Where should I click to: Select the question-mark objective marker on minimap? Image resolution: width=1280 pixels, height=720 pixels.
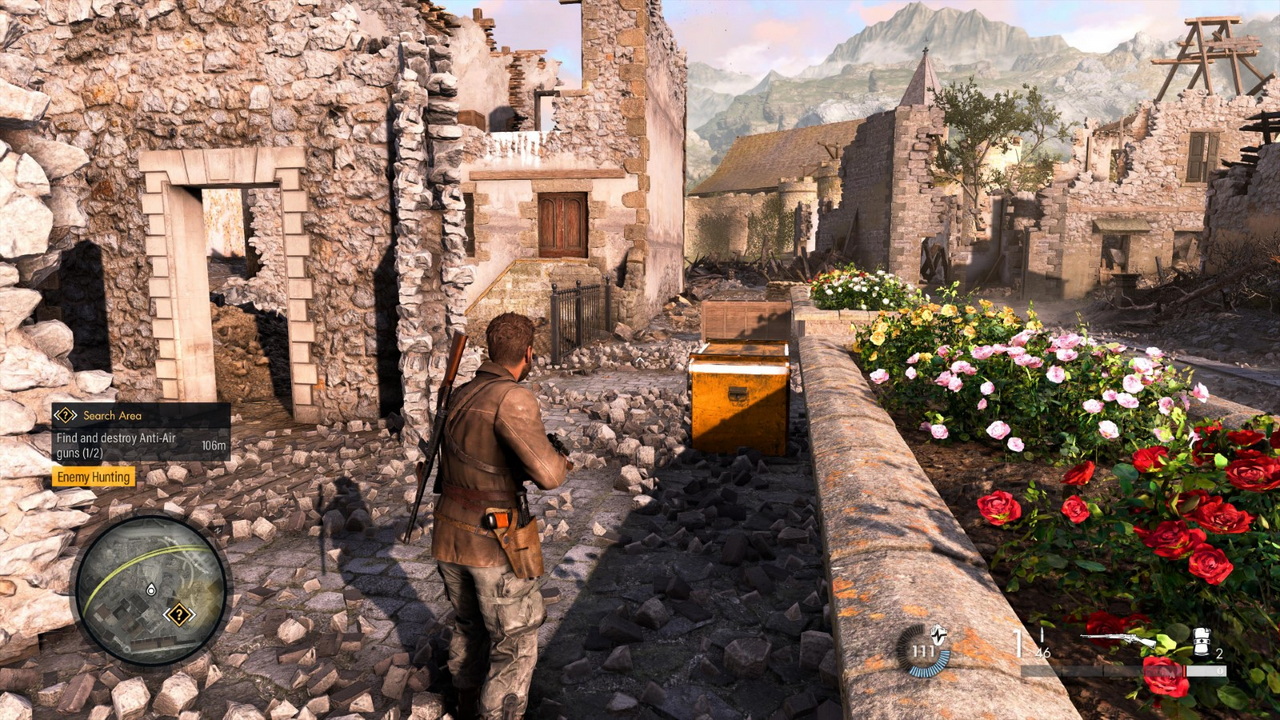coord(179,614)
